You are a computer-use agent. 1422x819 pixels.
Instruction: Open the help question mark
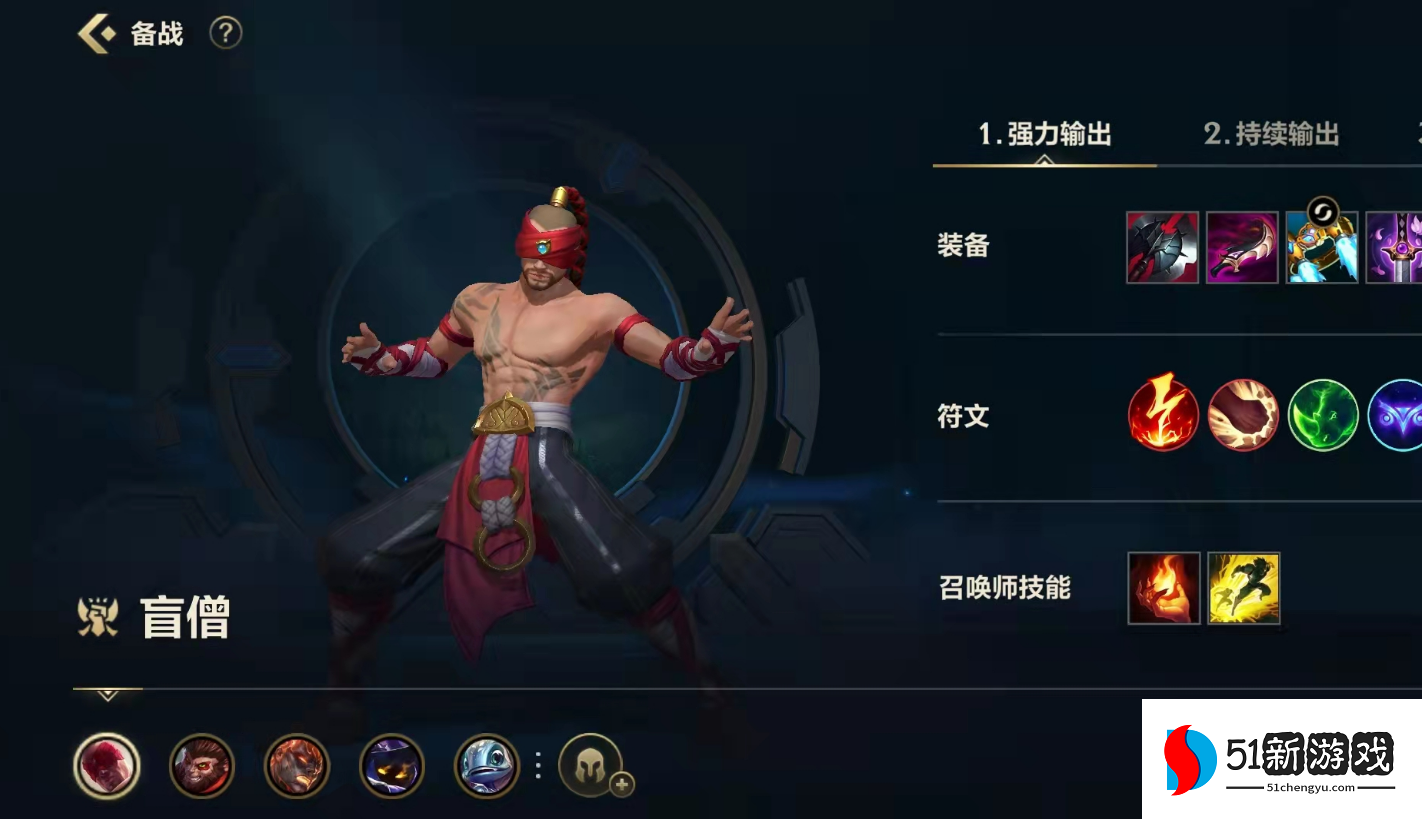[x=225, y=33]
